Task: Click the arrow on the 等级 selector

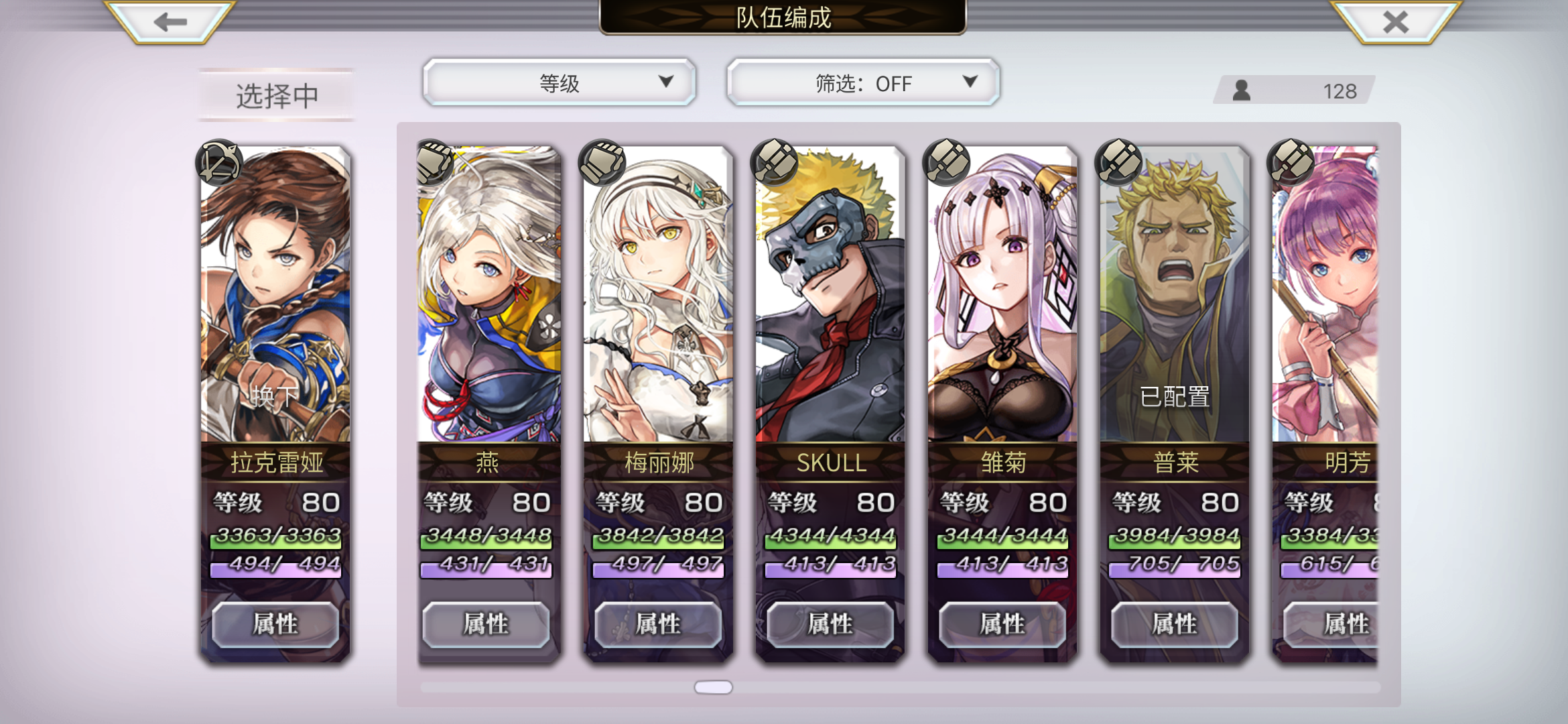Action: point(665,82)
